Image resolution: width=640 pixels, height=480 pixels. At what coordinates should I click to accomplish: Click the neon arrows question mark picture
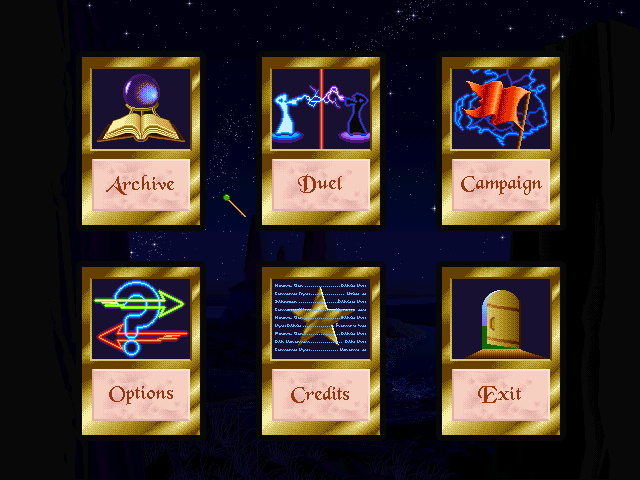(x=141, y=318)
